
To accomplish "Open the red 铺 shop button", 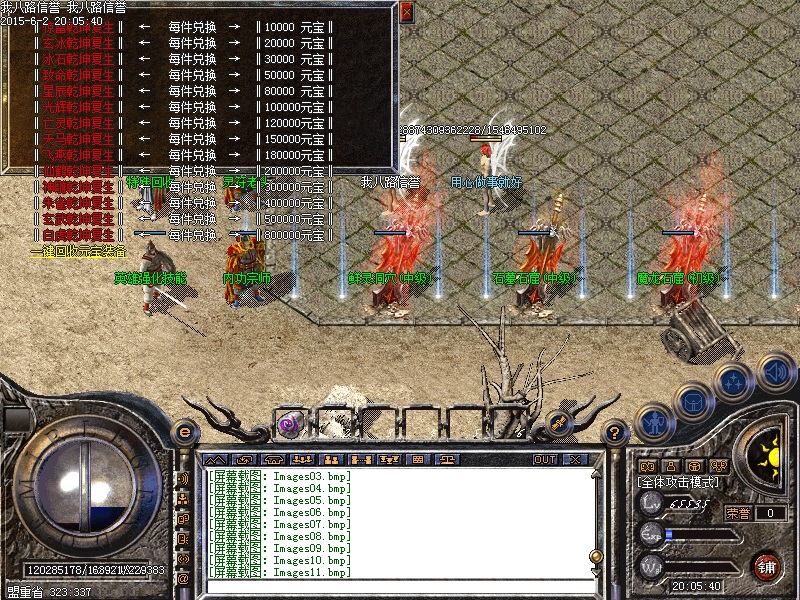I will coord(768,567).
